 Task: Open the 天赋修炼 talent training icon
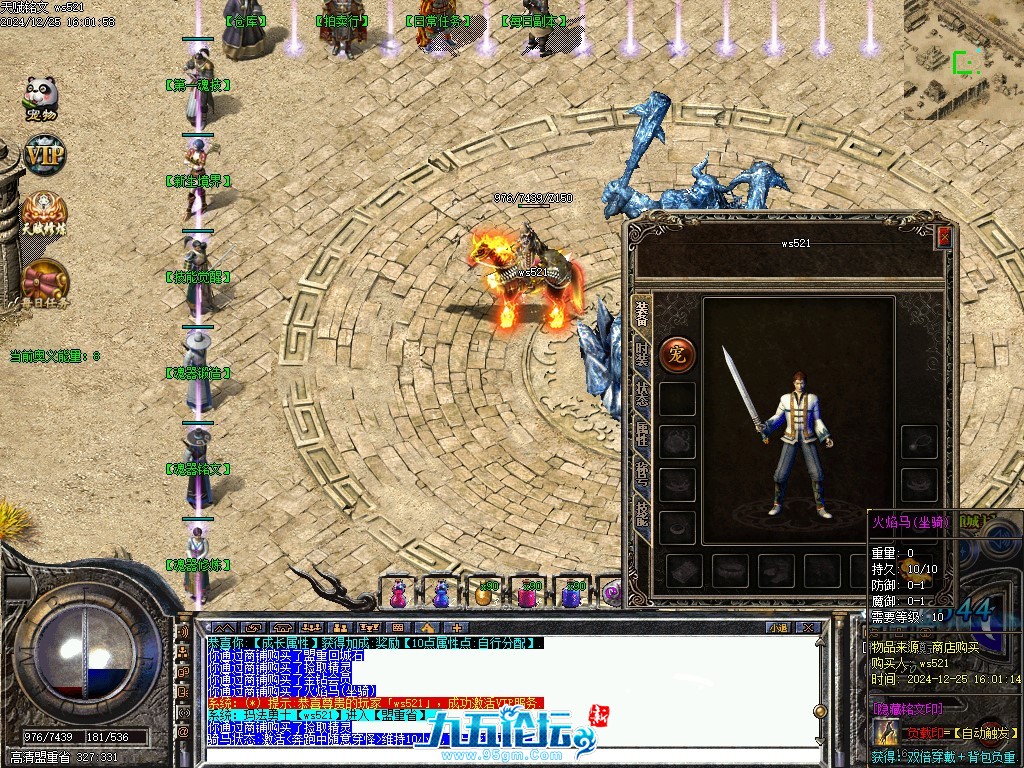(43, 213)
